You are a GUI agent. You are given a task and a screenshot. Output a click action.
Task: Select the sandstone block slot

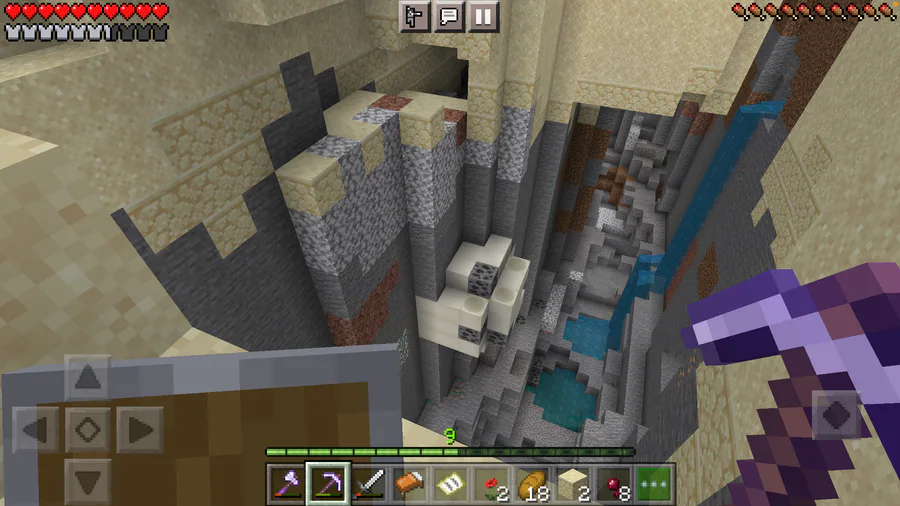point(574,483)
